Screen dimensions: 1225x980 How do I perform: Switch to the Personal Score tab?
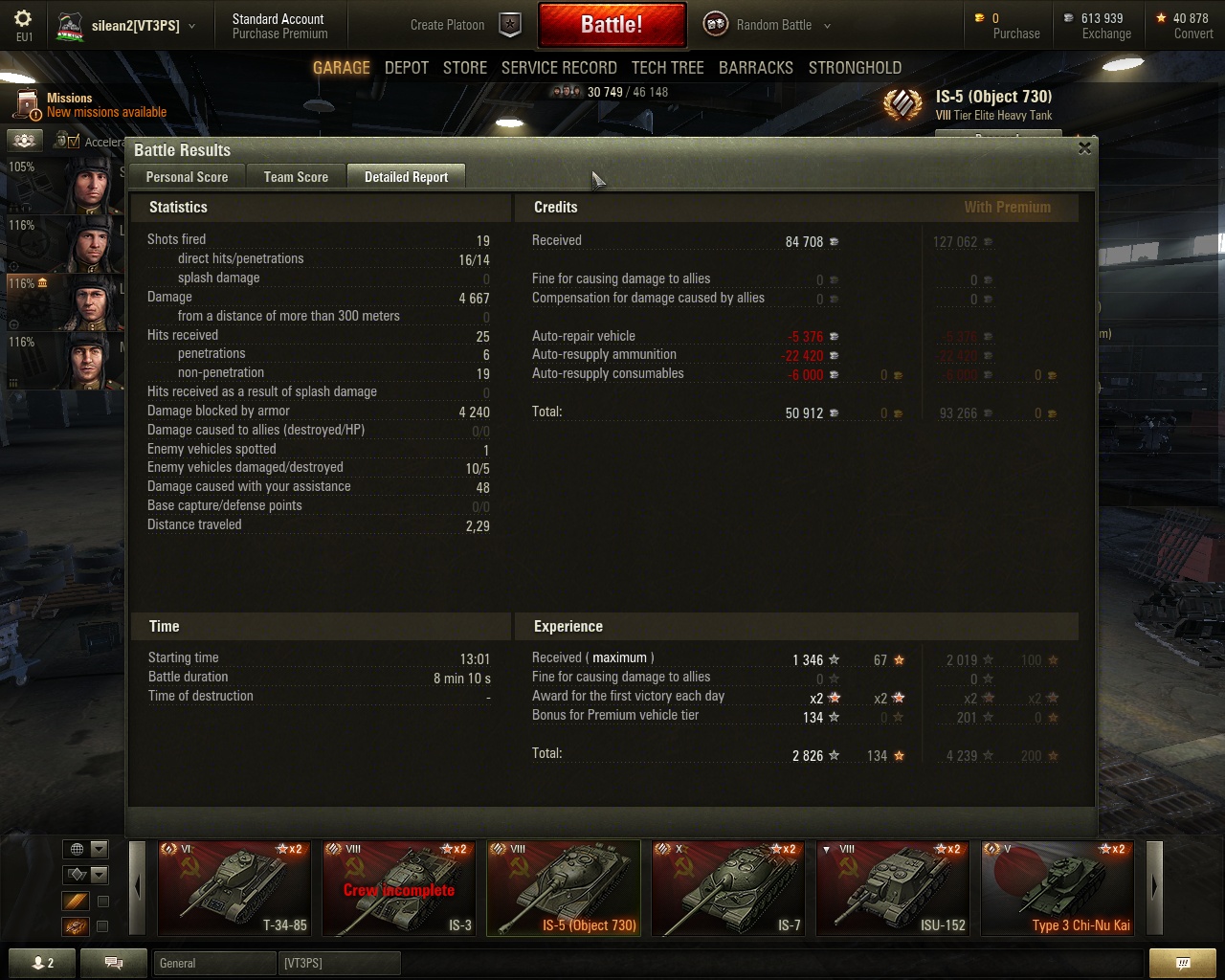tap(187, 177)
